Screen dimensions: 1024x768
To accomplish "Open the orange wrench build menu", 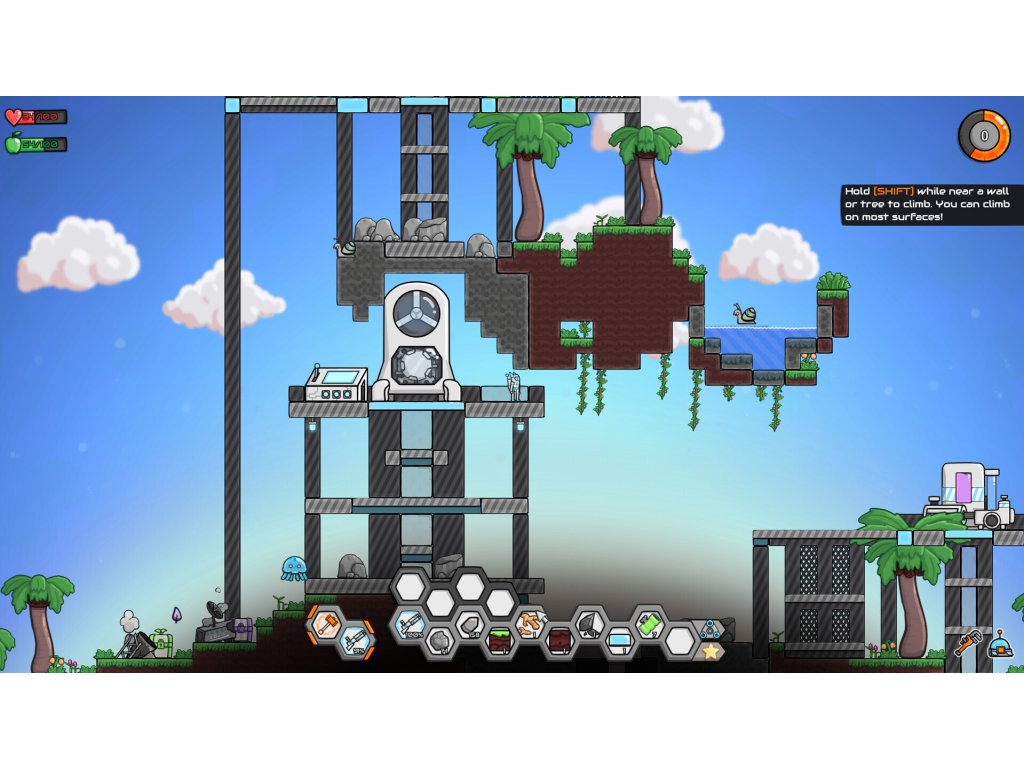I will [x=966, y=643].
